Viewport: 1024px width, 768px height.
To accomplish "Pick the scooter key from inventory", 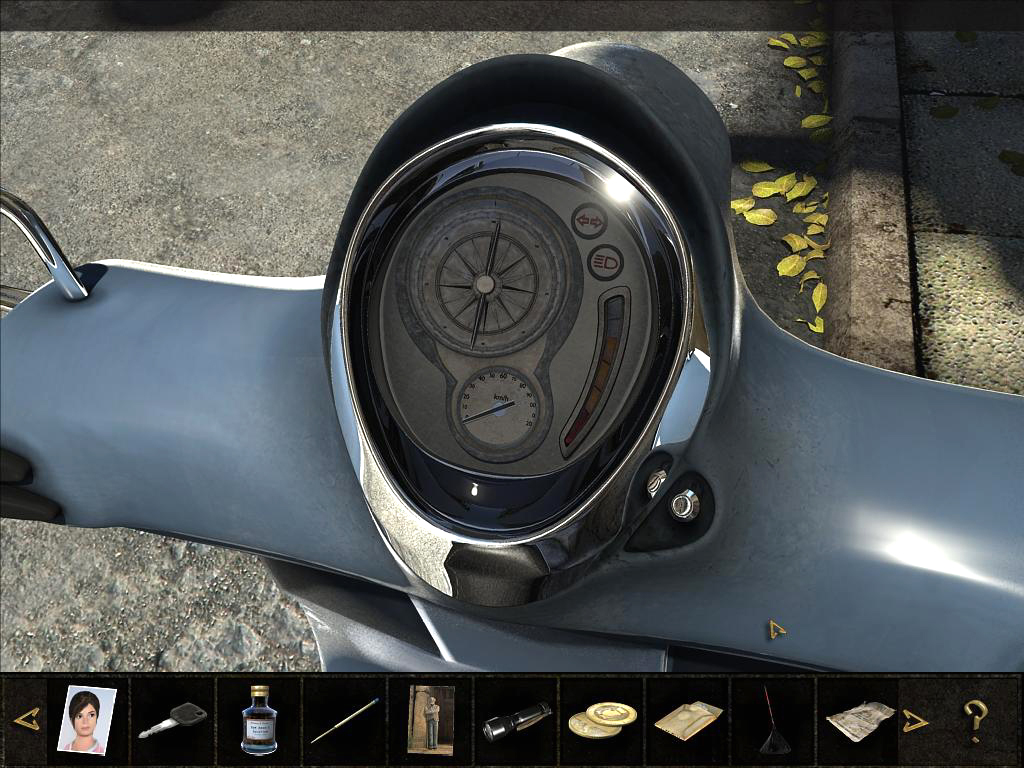I will click(x=173, y=720).
